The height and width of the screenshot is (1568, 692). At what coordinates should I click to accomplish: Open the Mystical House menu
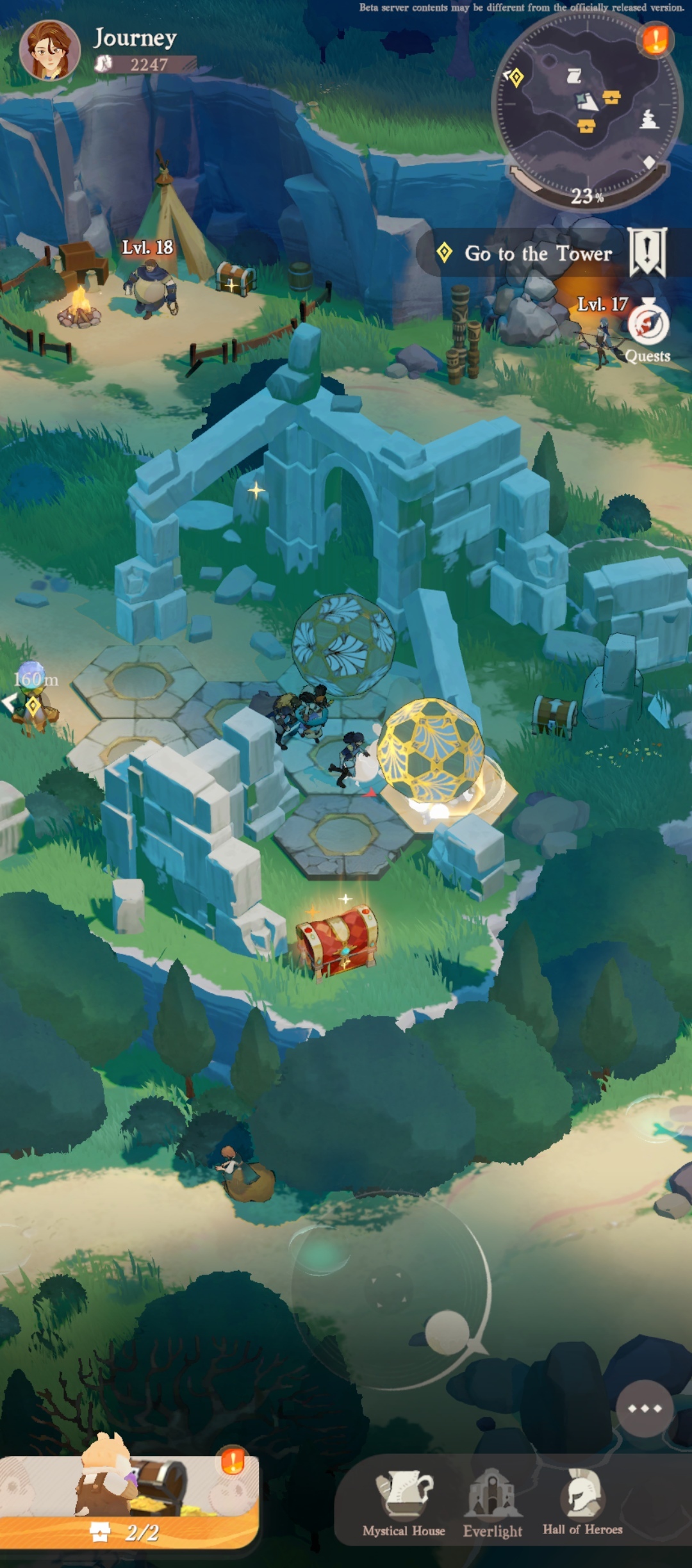(x=404, y=1503)
